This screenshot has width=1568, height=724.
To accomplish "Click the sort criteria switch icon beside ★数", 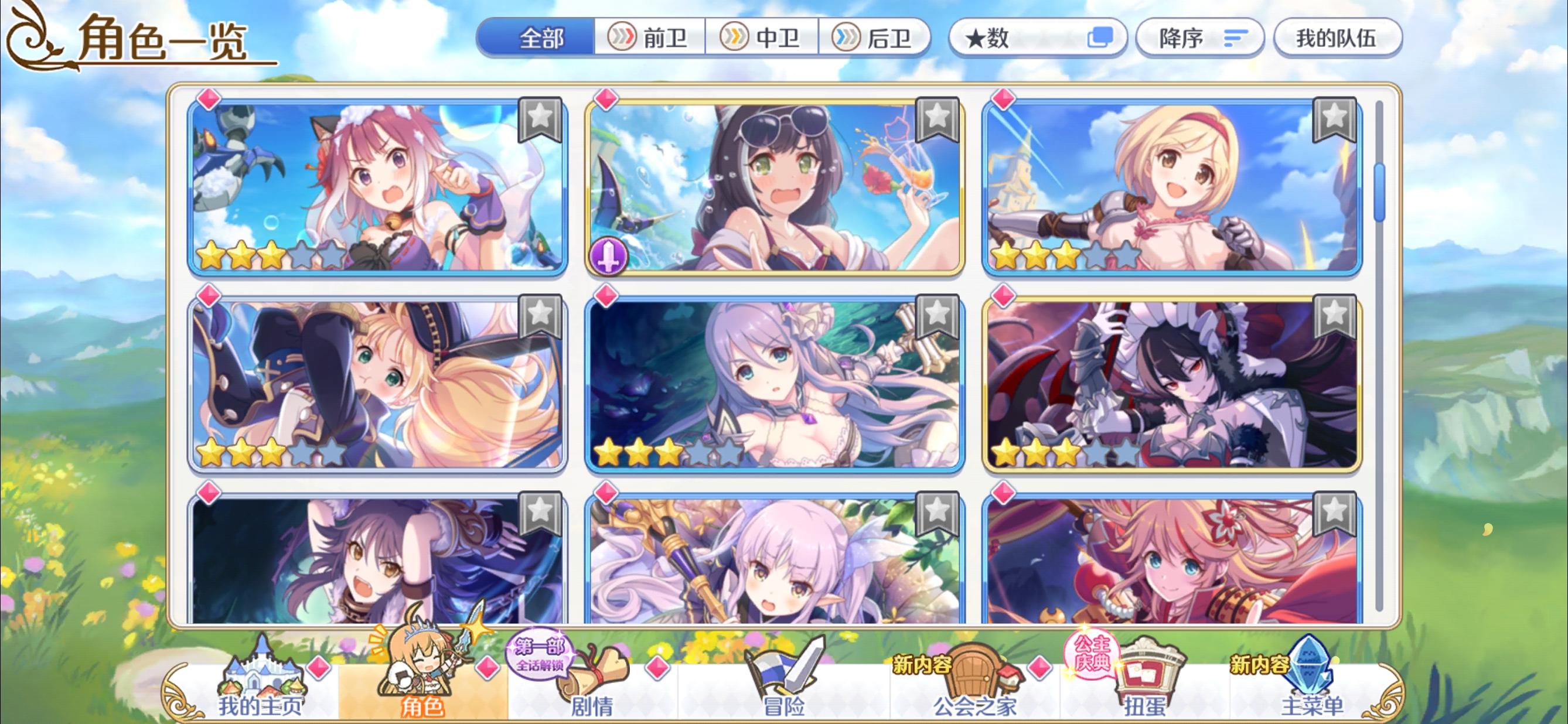I will [x=1102, y=37].
